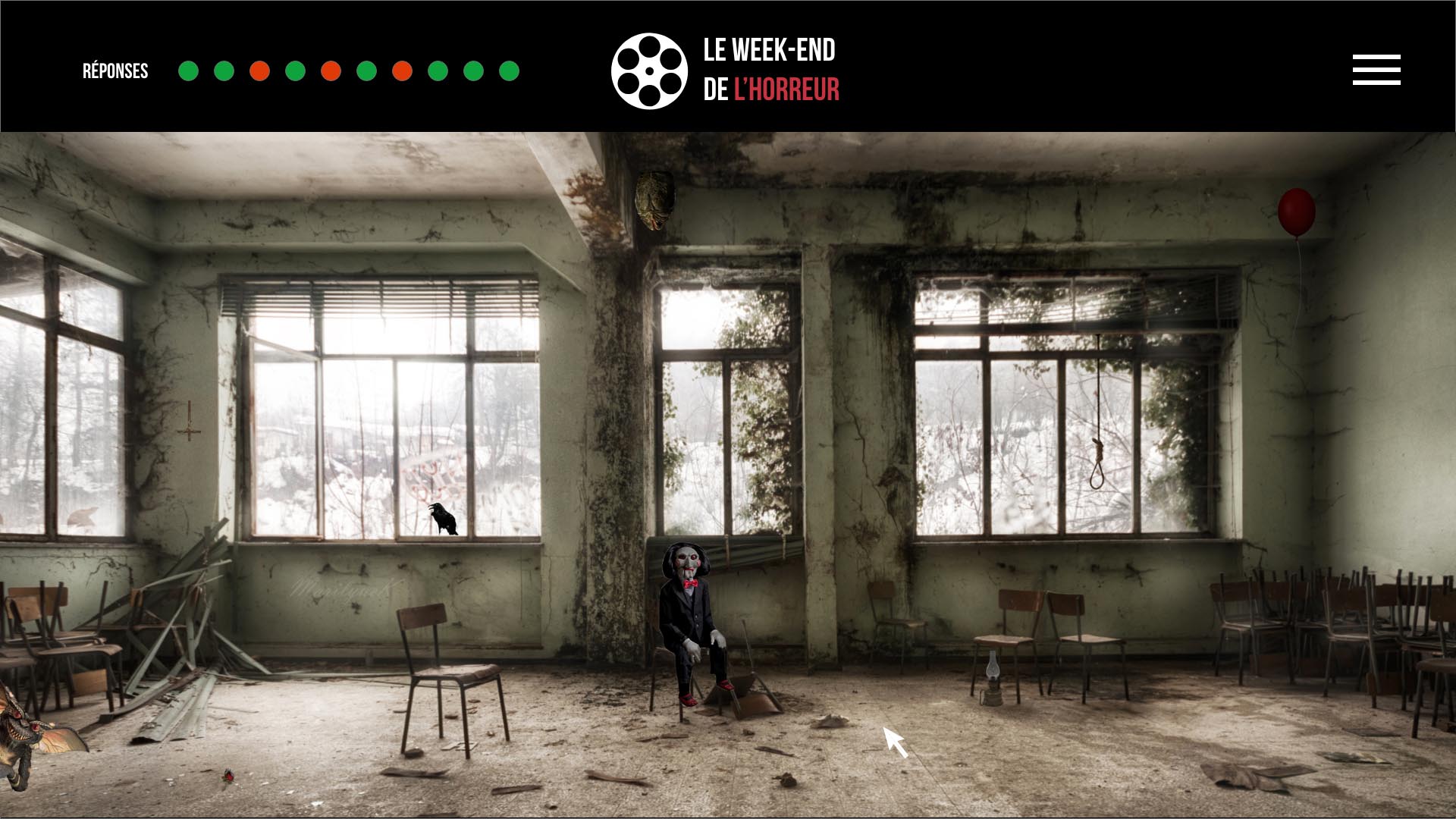Click the Le Week-end de l'Horreur logo
Screen dimensions: 1456x819
tap(725, 71)
